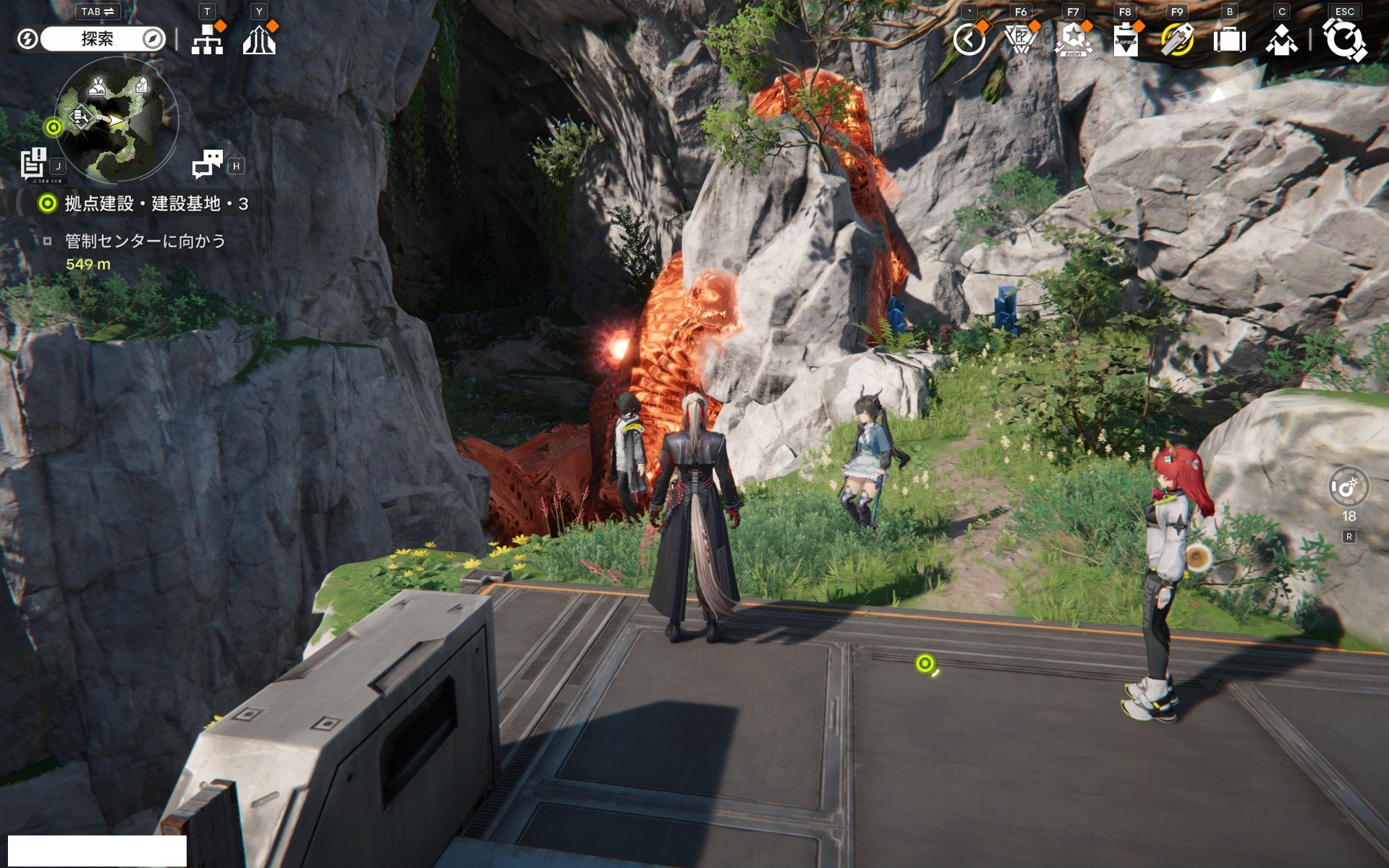Image resolution: width=1389 pixels, height=868 pixels.
Task: Open the factory tech tree icon
Action: [208, 41]
